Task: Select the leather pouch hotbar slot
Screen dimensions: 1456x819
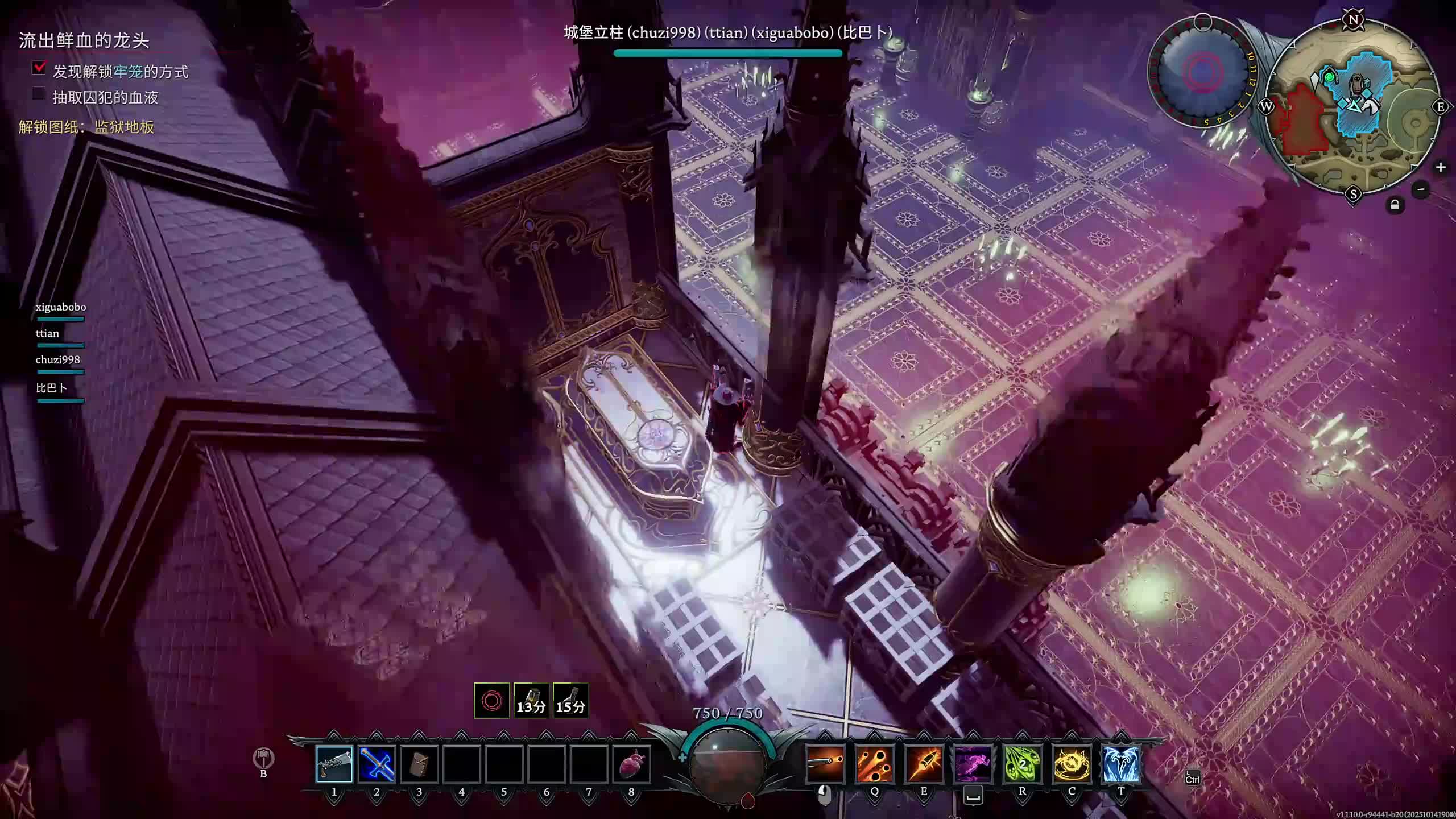Action: pos(419,764)
